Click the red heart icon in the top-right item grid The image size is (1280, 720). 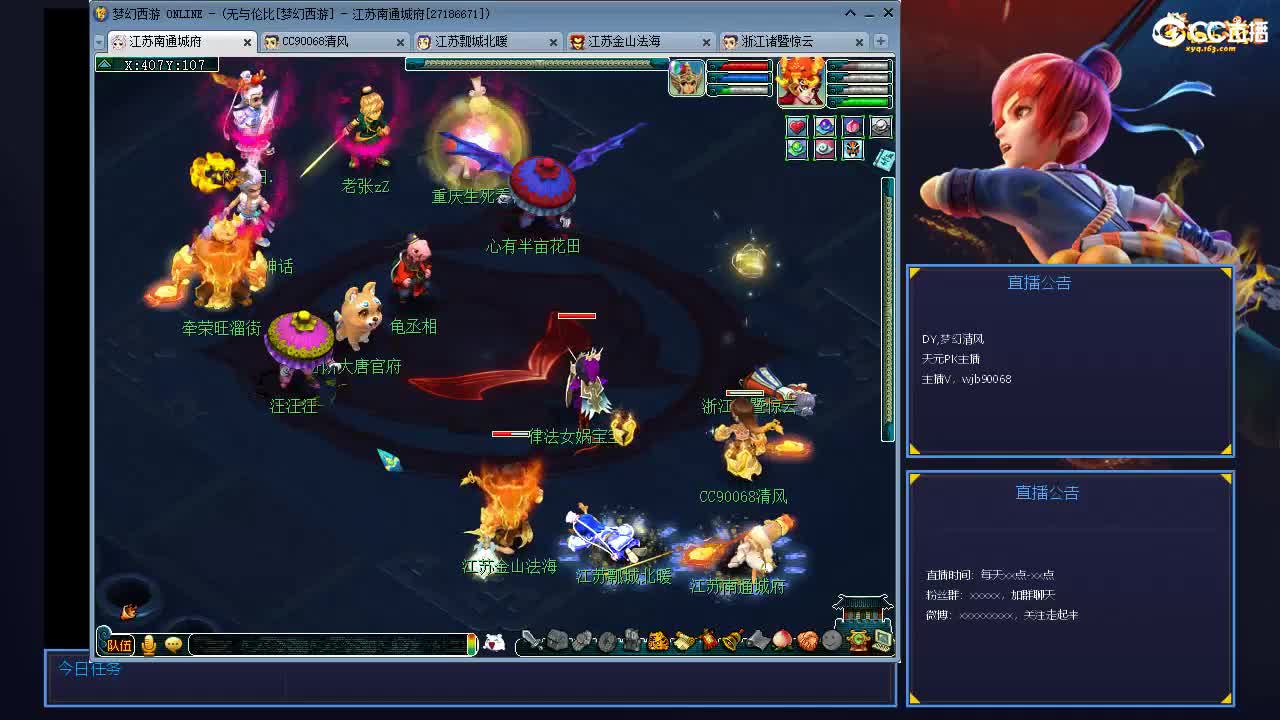click(x=796, y=126)
